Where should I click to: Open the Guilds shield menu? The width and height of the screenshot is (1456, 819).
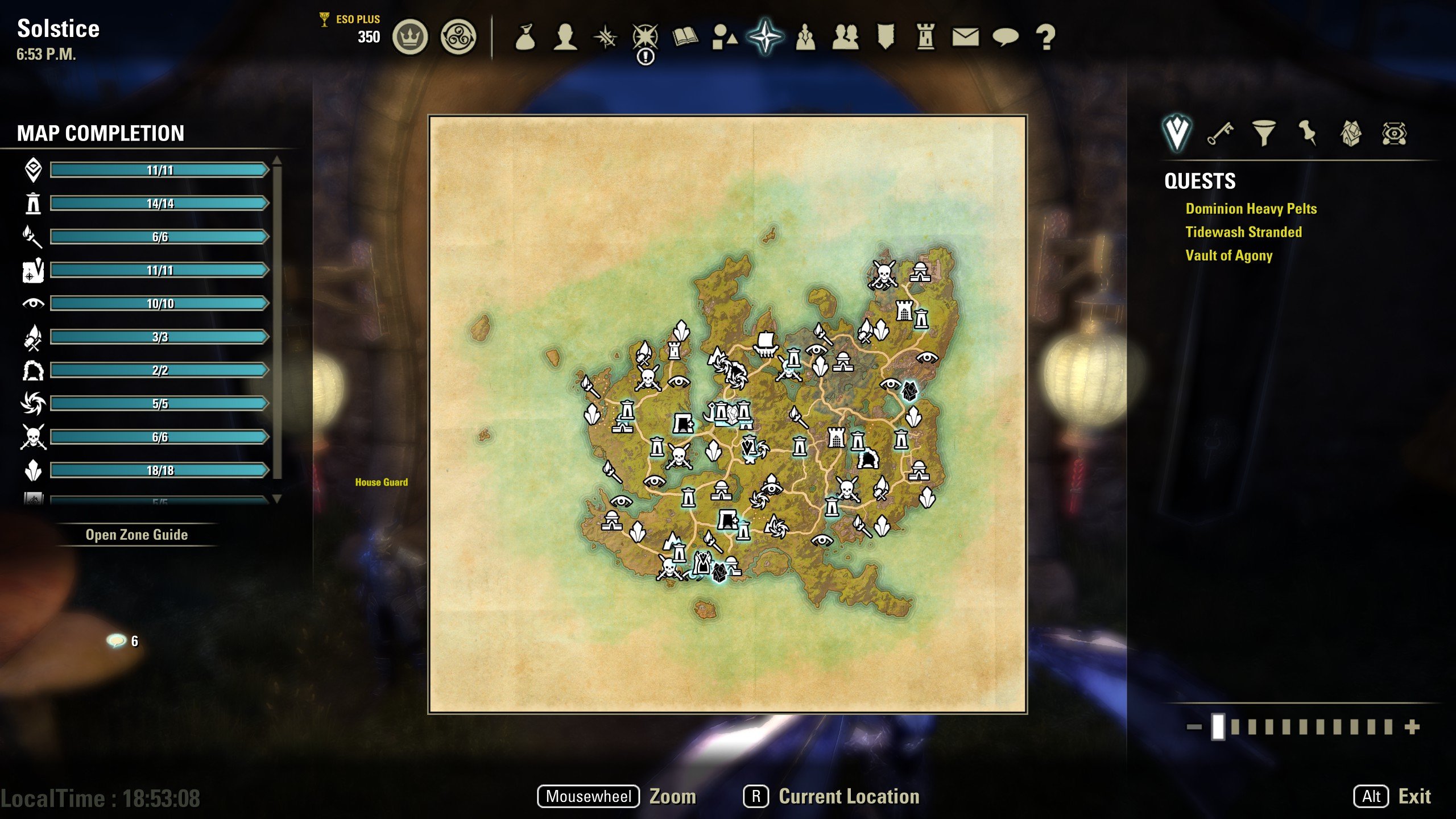point(886,36)
